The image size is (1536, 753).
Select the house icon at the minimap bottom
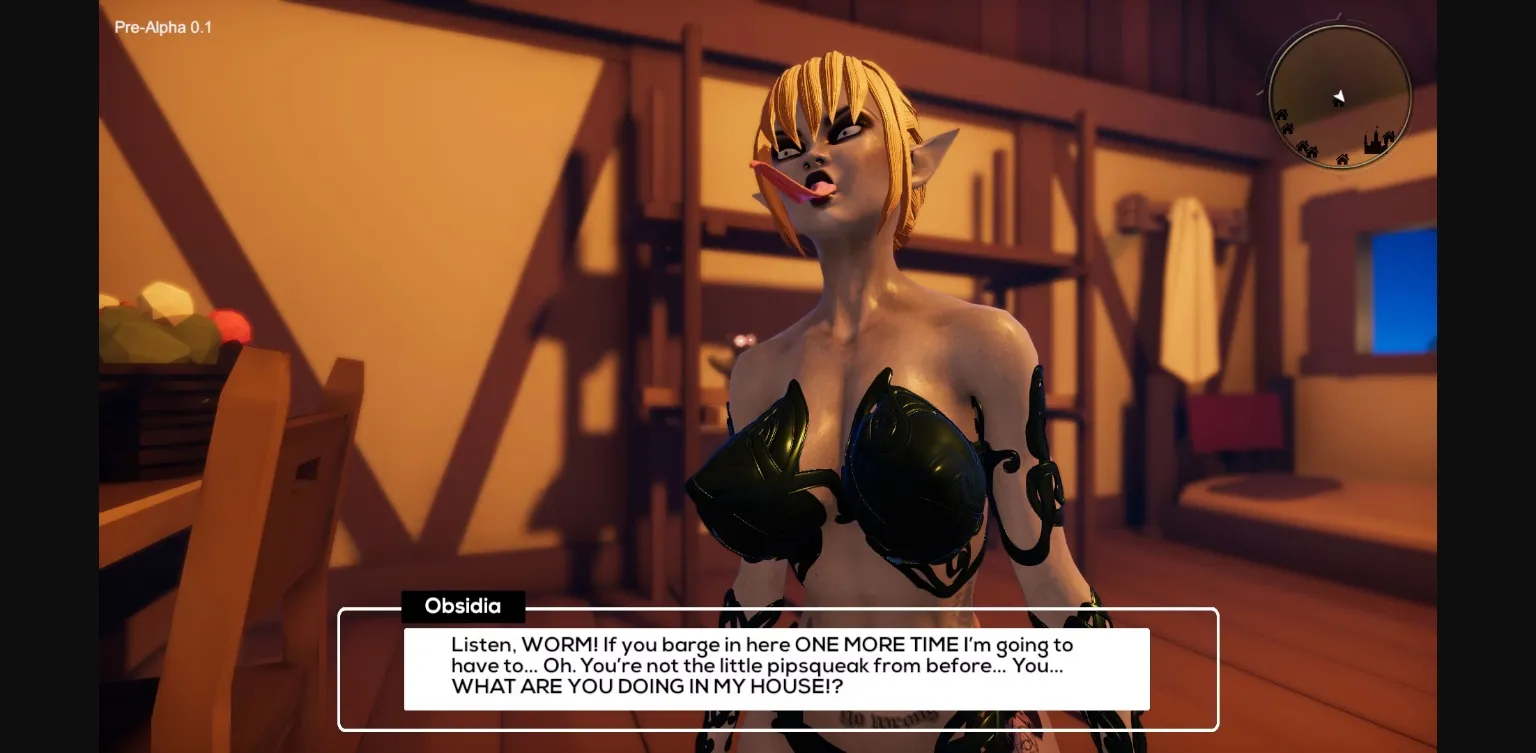click(1342, 160)
